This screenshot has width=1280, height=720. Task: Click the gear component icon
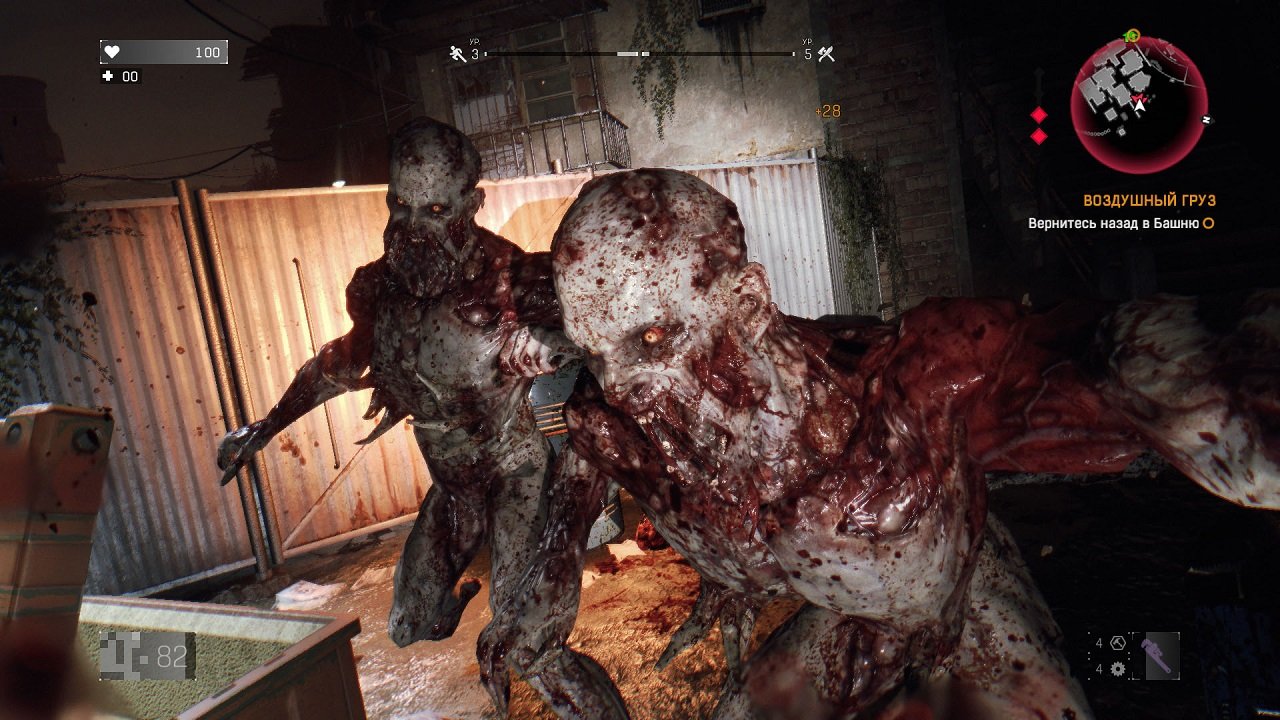(x=1118, y=669)
